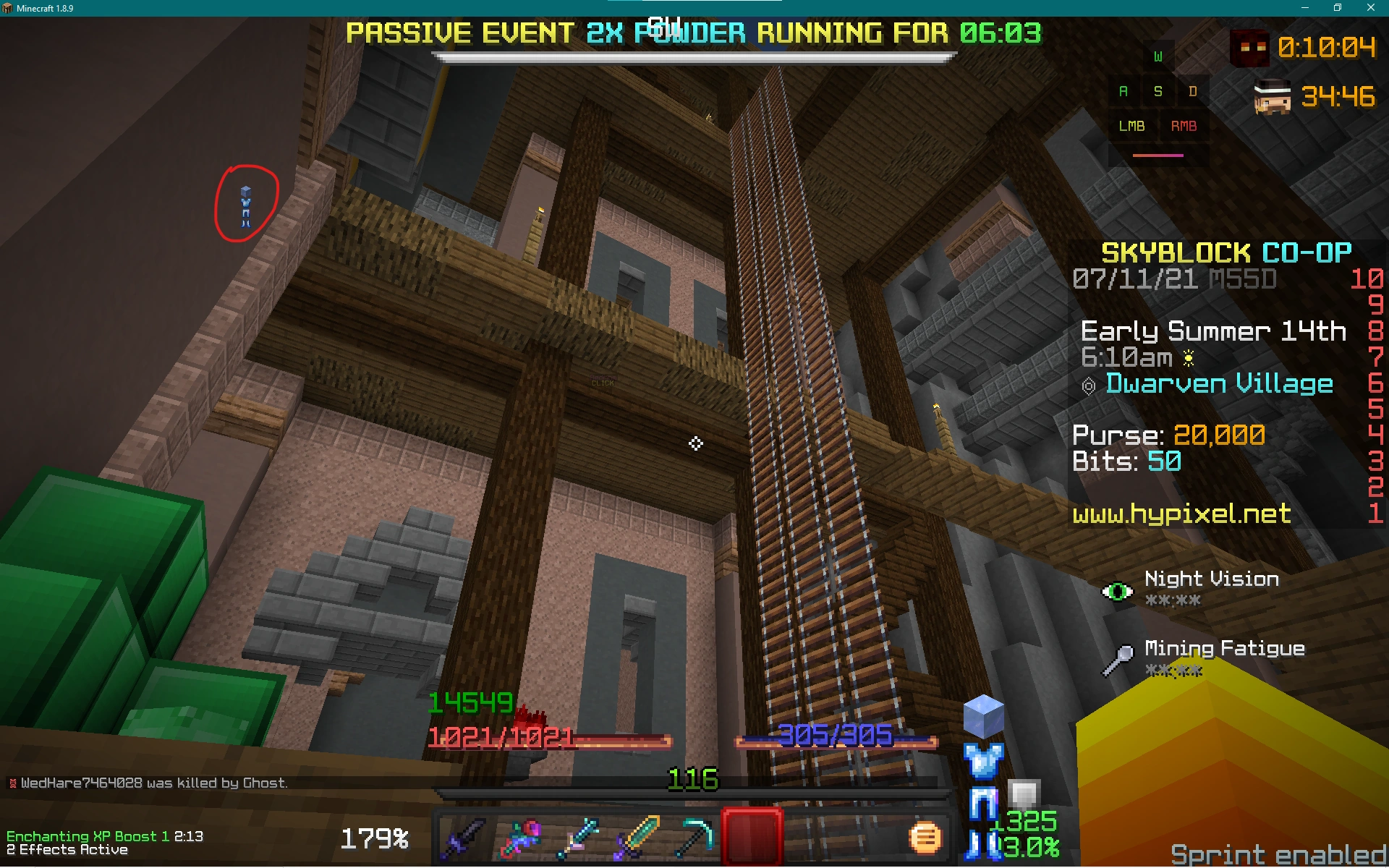Toggle the S key indicator

[x=1157, y=91]
